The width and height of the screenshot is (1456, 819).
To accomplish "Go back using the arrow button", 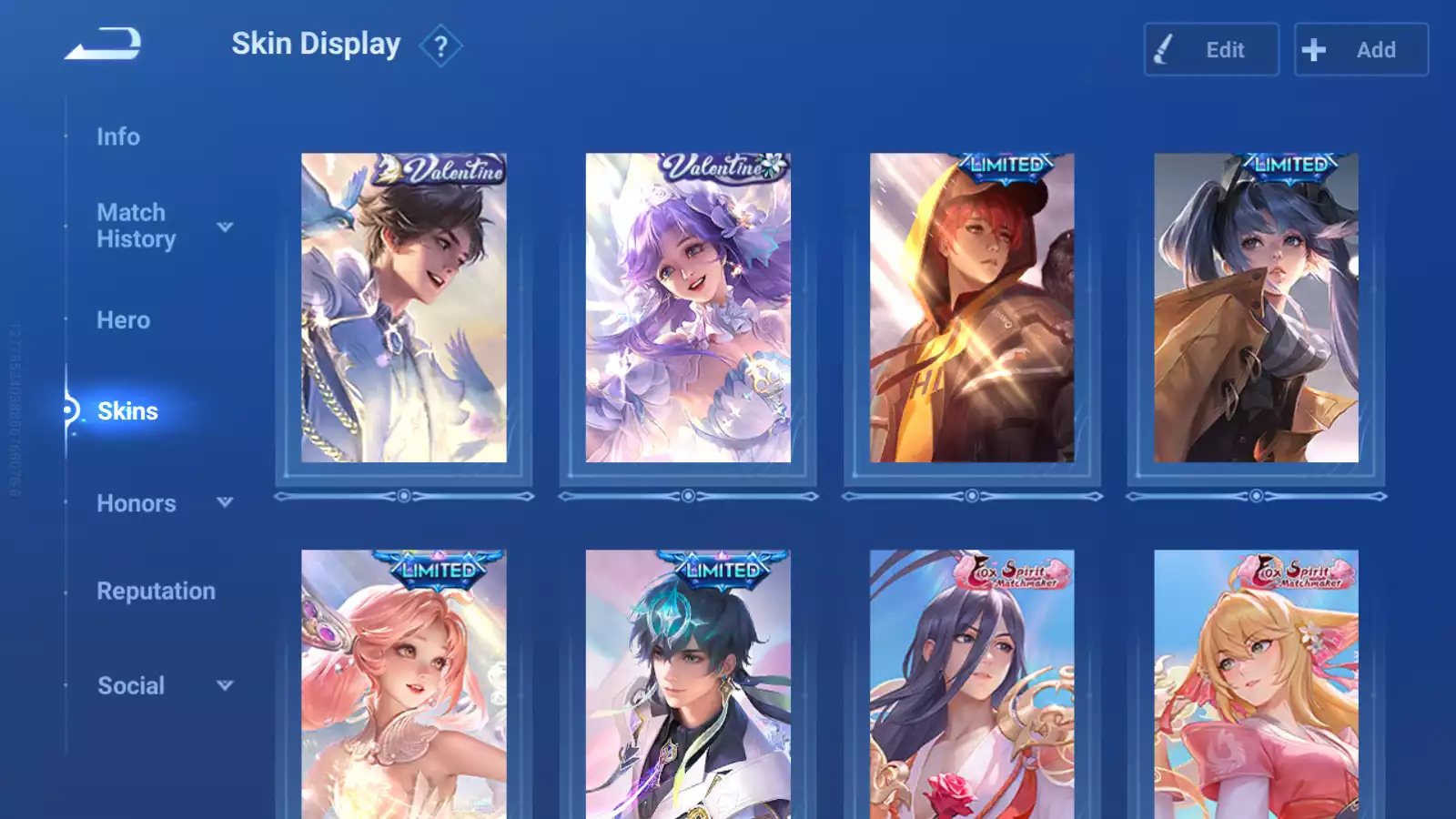I will point(103,44).
